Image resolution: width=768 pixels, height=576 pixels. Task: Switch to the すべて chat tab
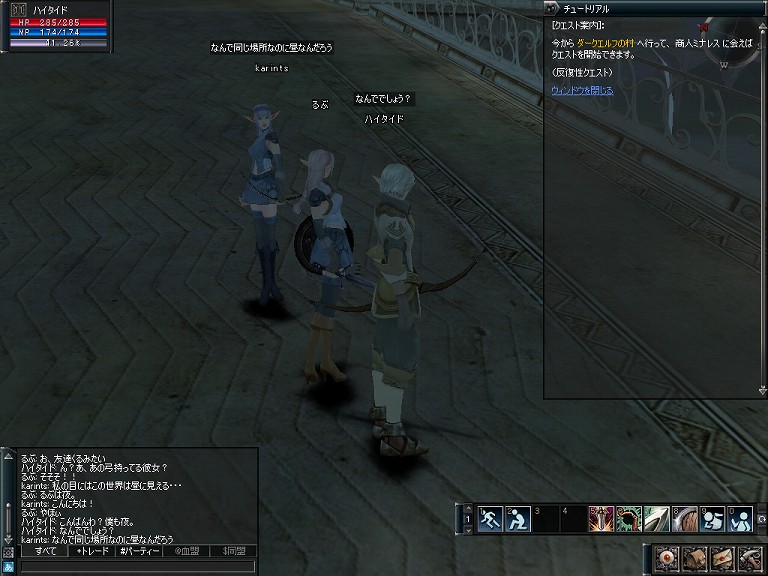(x=45, y=551)
